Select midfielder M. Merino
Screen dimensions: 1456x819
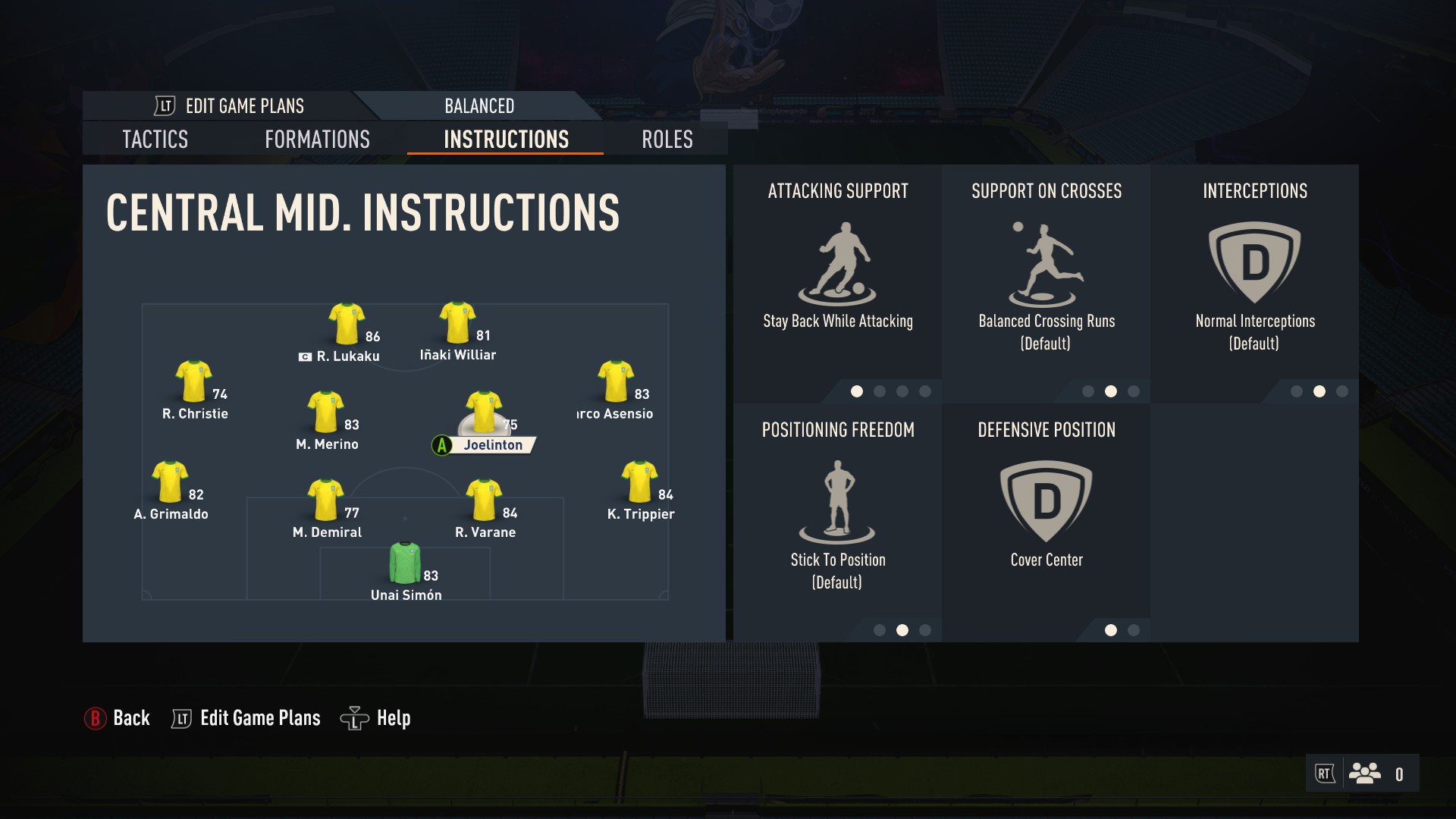click(326, 413)
